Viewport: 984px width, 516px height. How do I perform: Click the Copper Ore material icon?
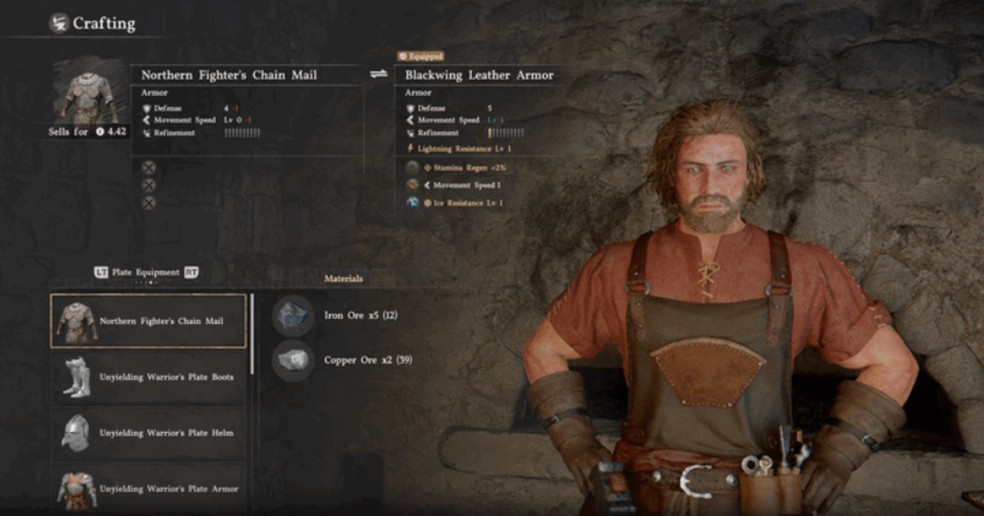click(293, 360)
